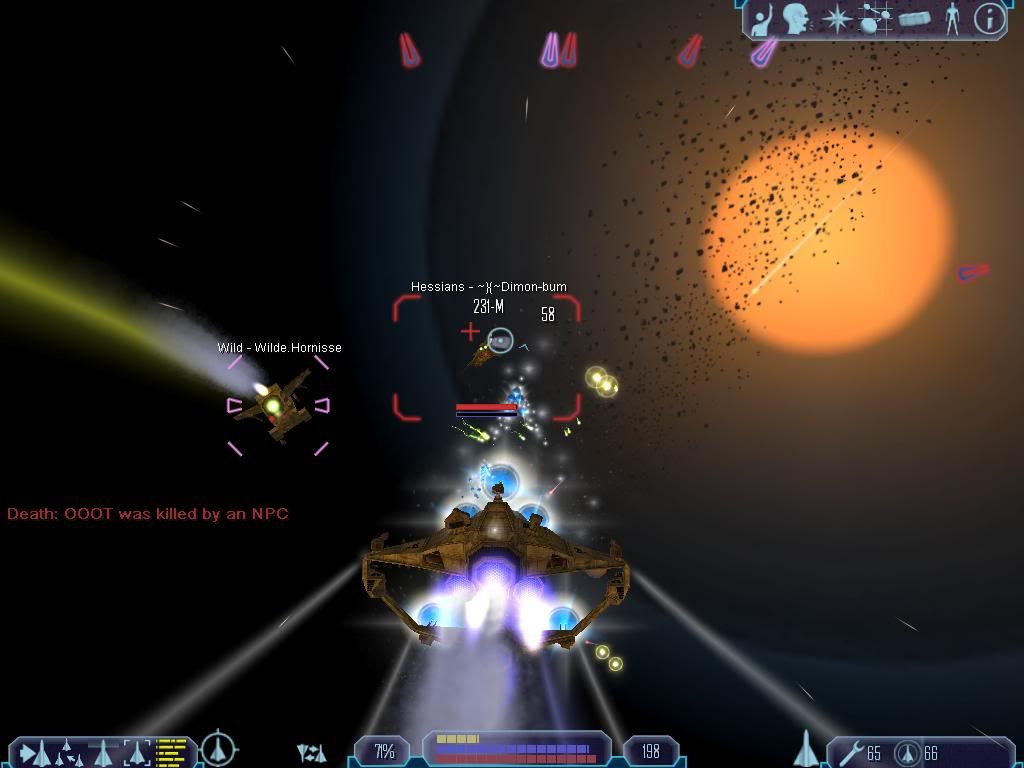The width and height of the screenshot is (1024, 768).
Task: Use nanobots with the wrench icon
Action: click(852, 752)
